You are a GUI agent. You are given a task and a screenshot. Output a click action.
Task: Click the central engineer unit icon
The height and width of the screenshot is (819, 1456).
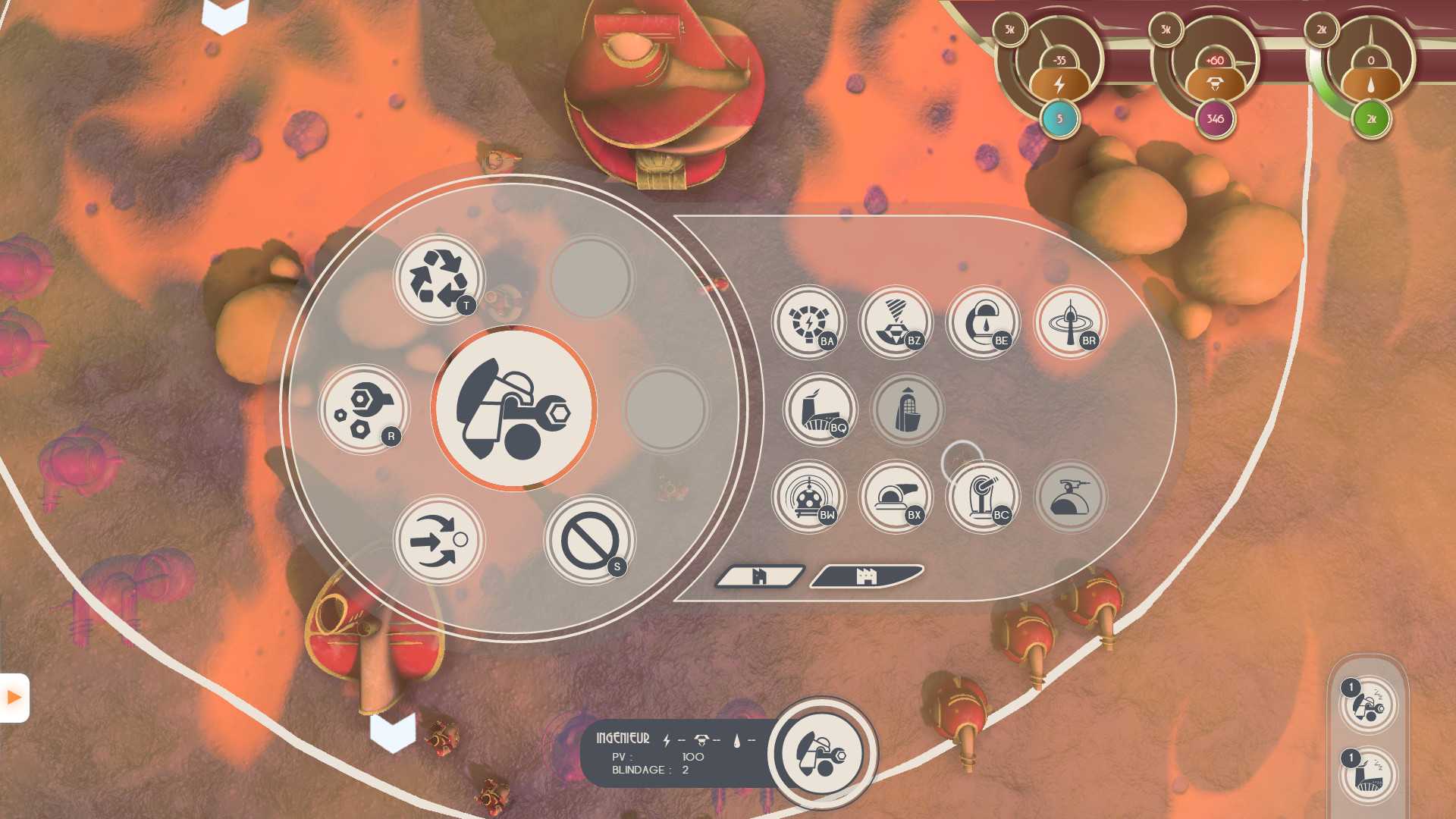click(x=514, y=409)
